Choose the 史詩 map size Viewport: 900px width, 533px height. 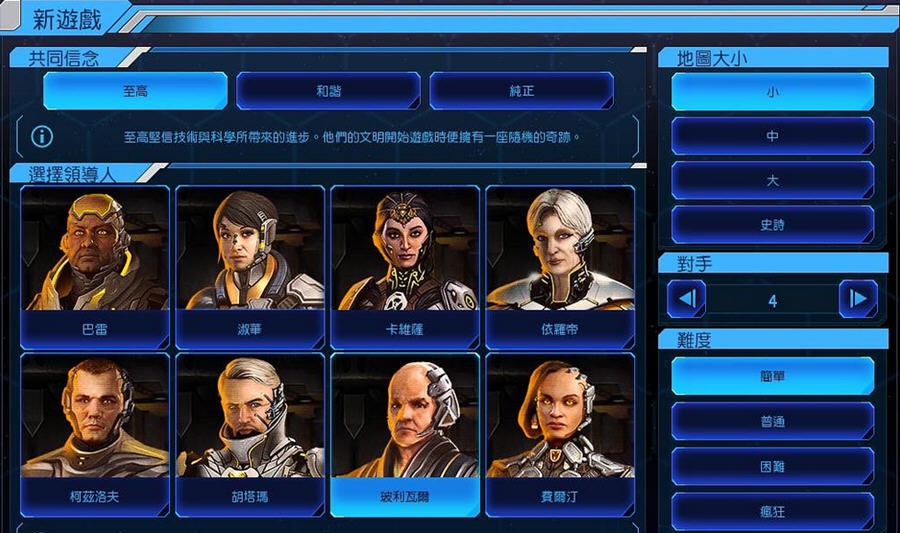(772, 225)
